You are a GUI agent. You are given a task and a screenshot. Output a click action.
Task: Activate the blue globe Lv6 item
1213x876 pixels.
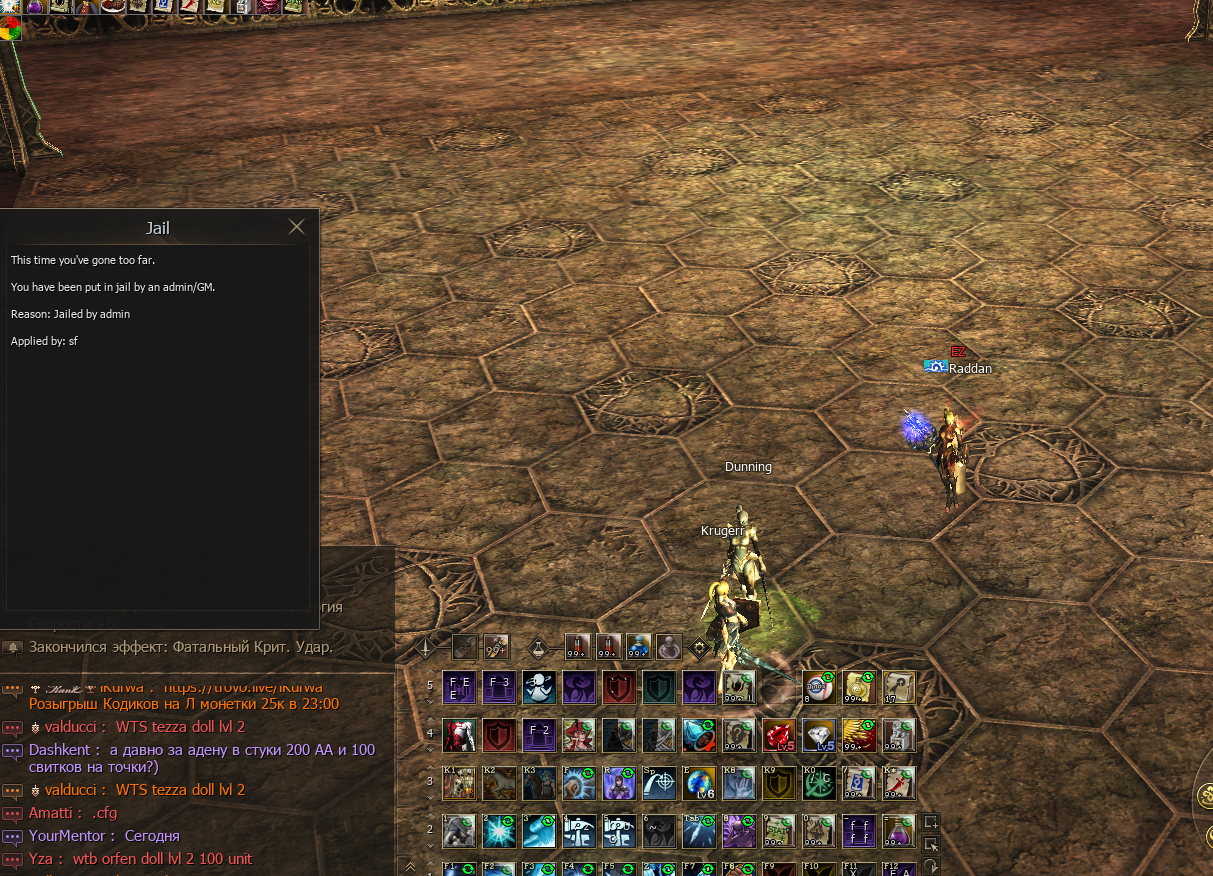click(698, 782)
